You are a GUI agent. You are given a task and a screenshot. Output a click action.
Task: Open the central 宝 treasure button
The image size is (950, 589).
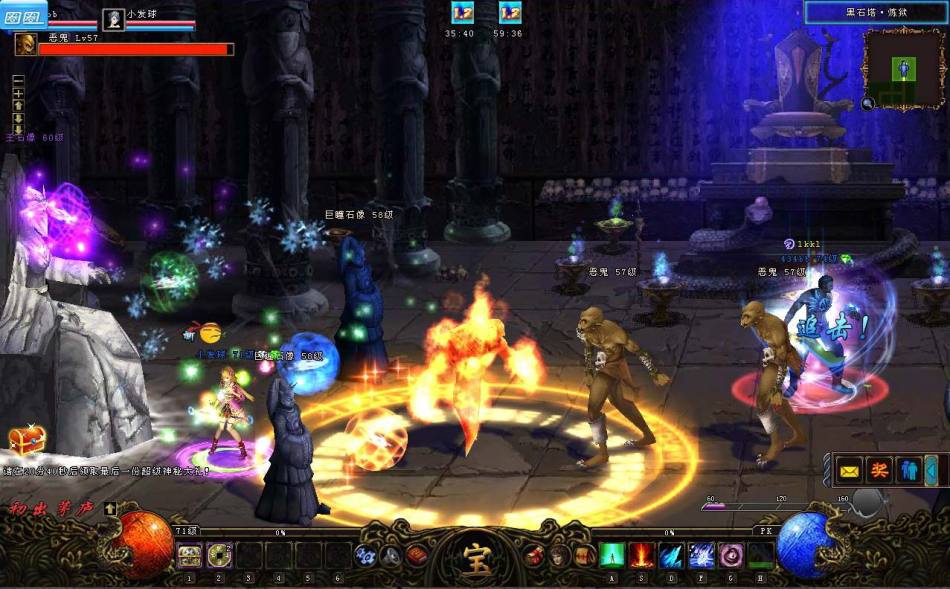click(473, 555)
